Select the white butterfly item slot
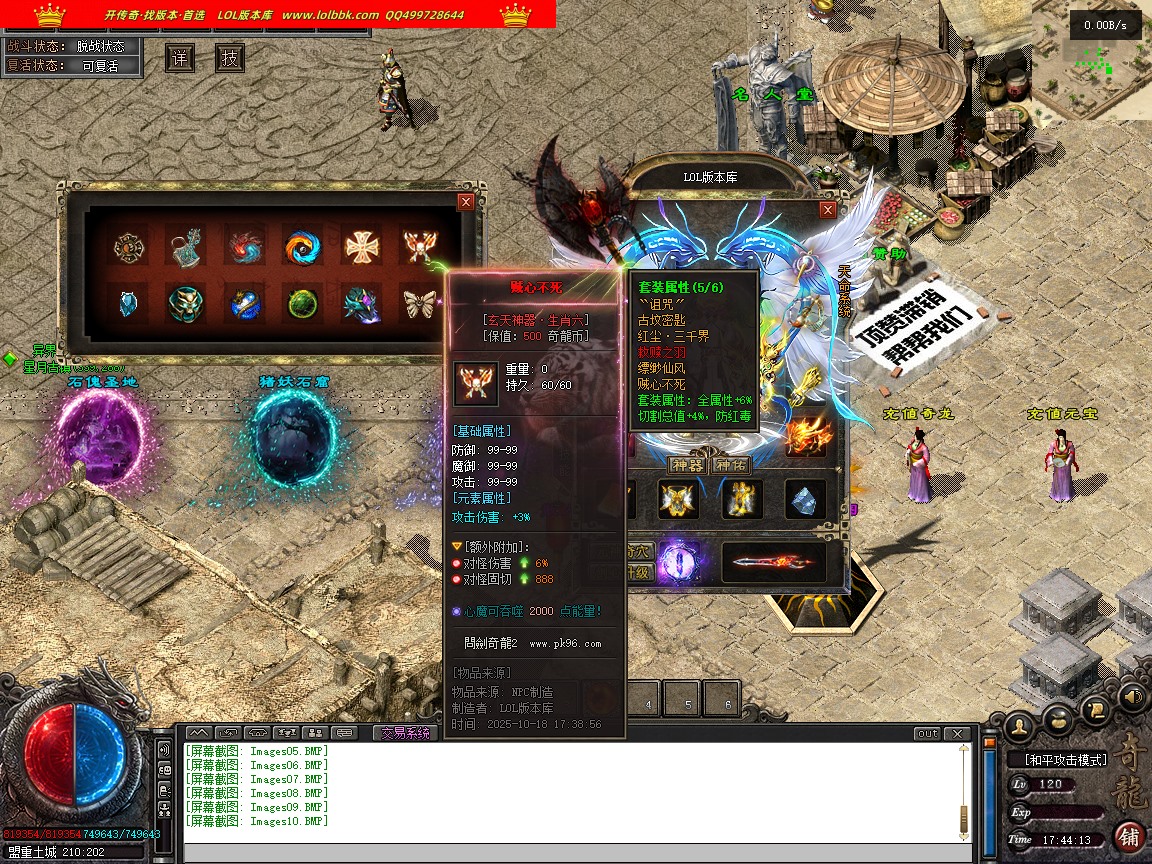1152x864 pixels. pyautogui.click(x=419, y=303)
